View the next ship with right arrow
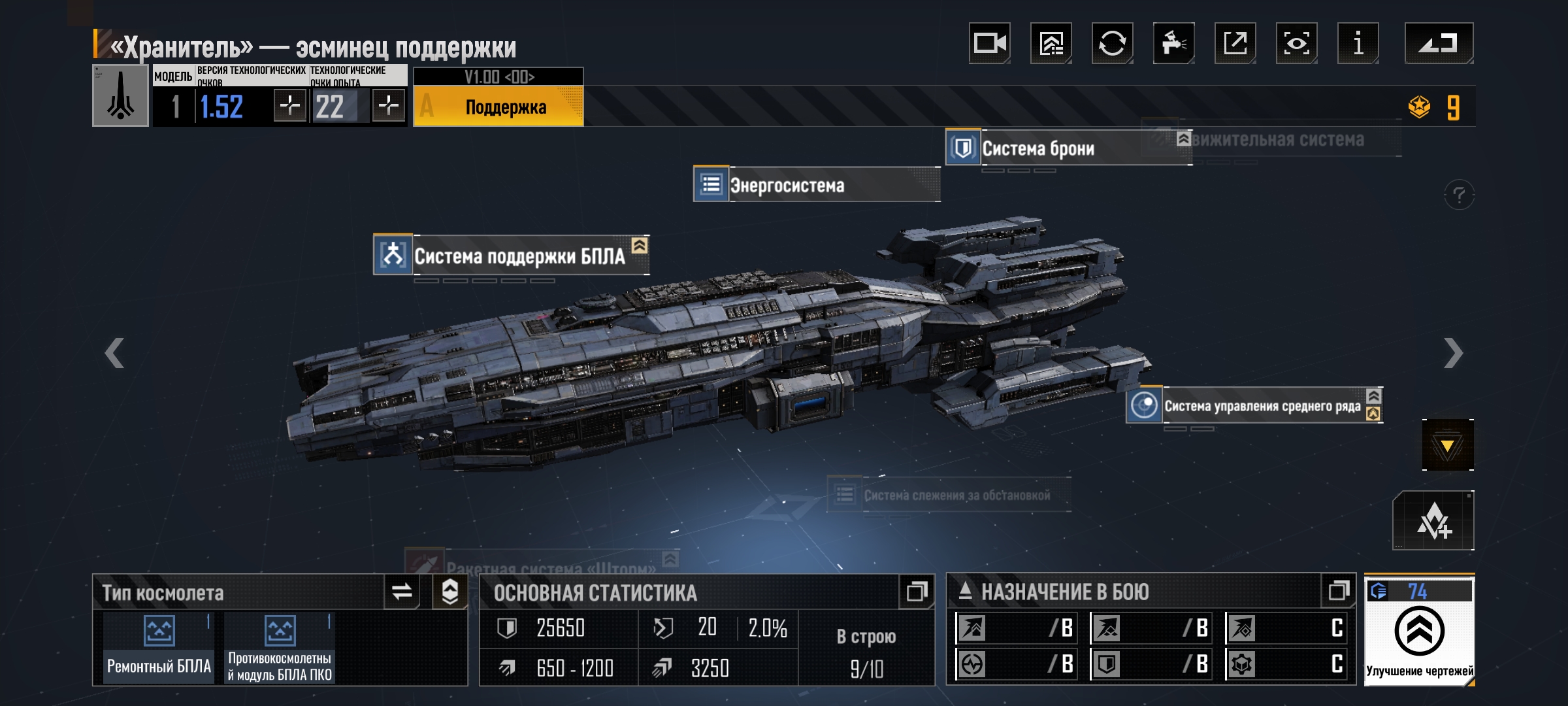 [1453, 354]
